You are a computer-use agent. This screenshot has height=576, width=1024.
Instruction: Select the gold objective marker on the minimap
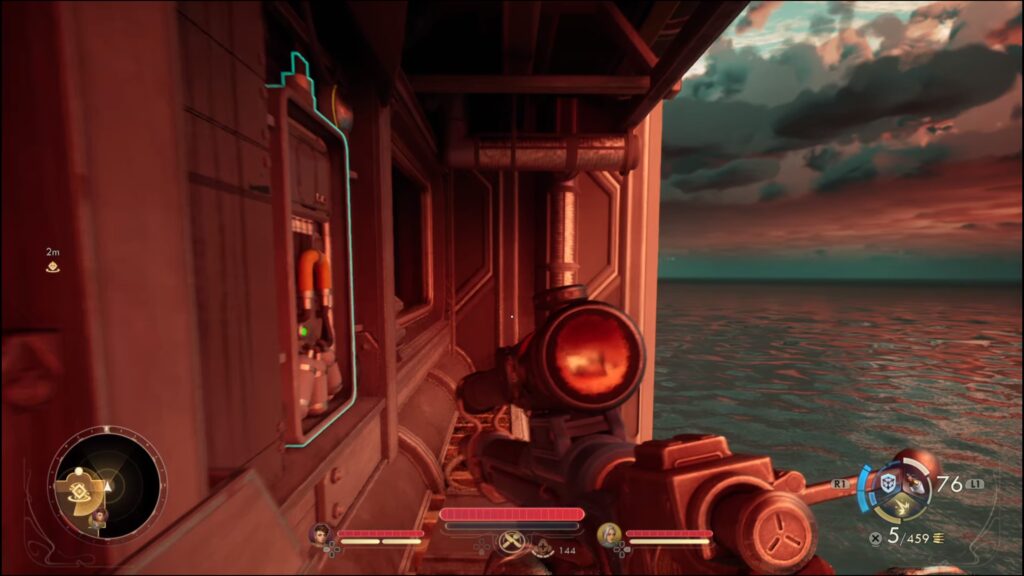[77, 490]
